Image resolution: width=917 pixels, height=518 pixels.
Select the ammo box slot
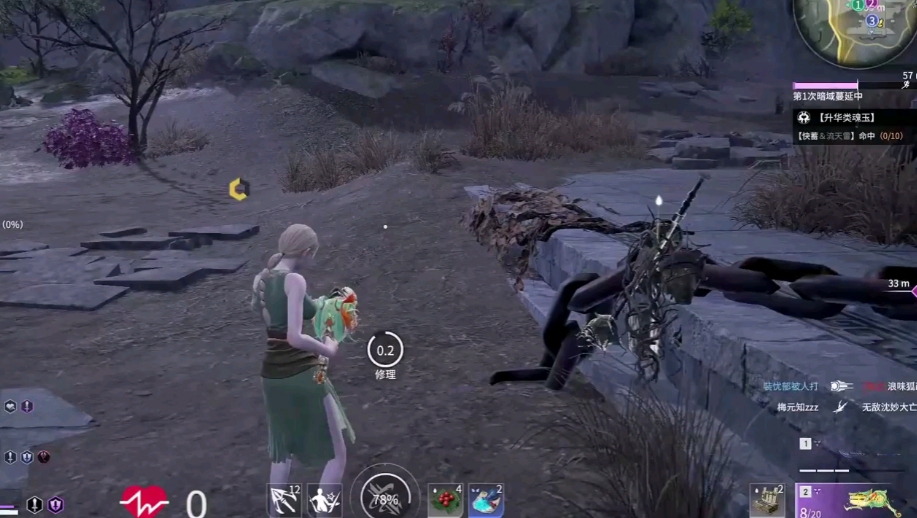pos(767,500)
